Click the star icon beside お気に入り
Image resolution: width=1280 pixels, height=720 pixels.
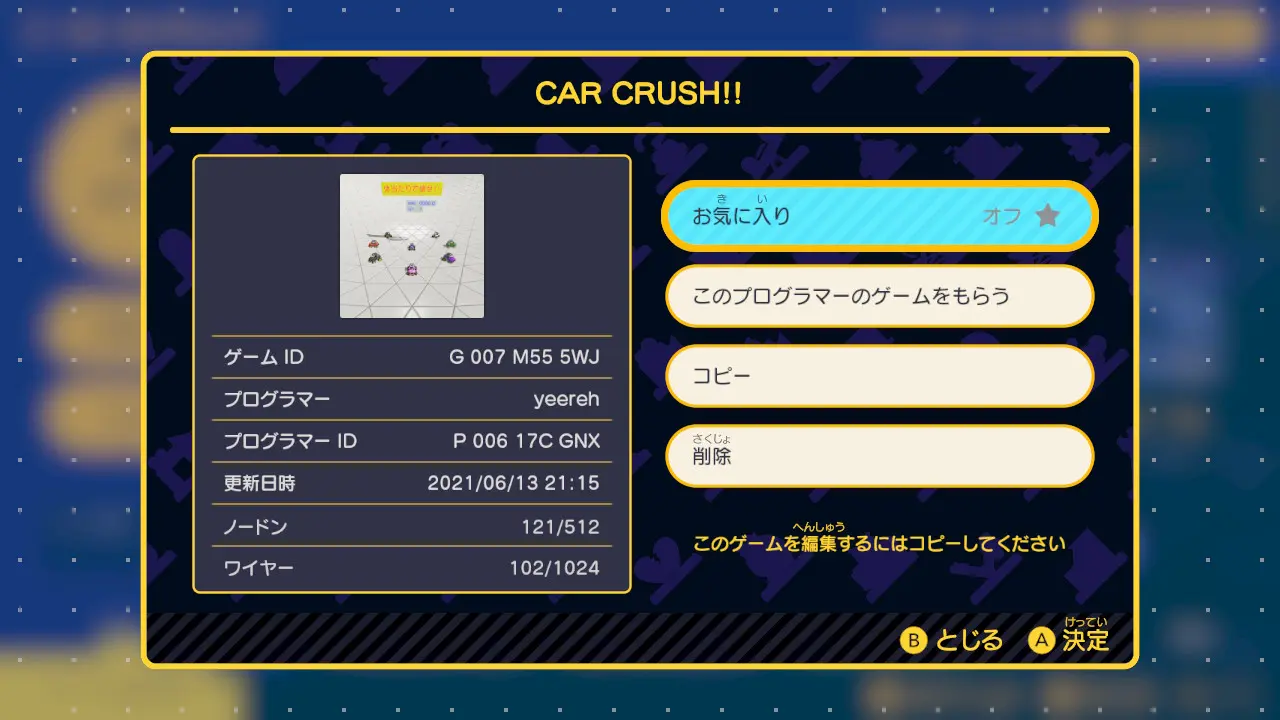pyautogui.click(x=1046, y=215)
